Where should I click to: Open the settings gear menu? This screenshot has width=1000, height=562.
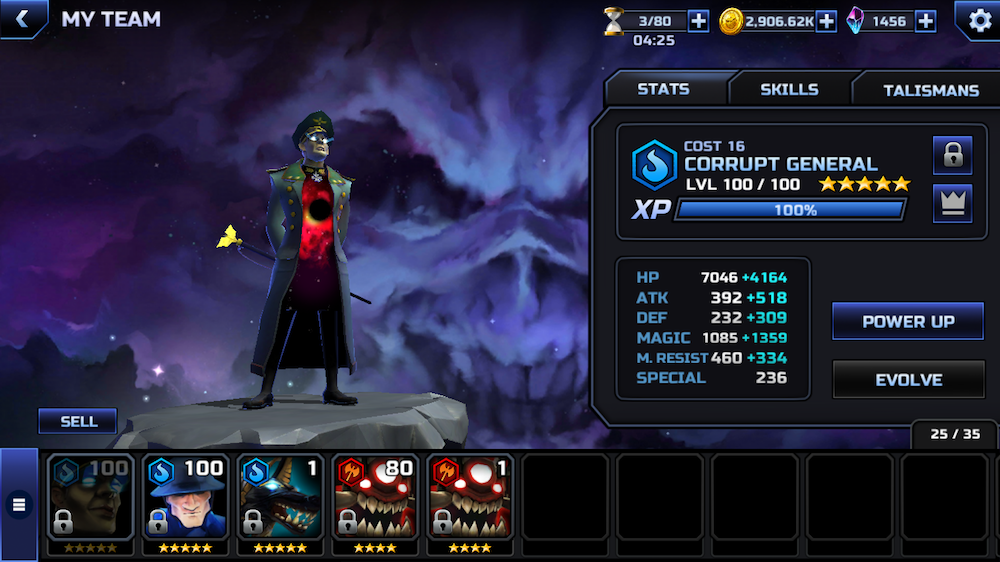click(x=975, y=20)
